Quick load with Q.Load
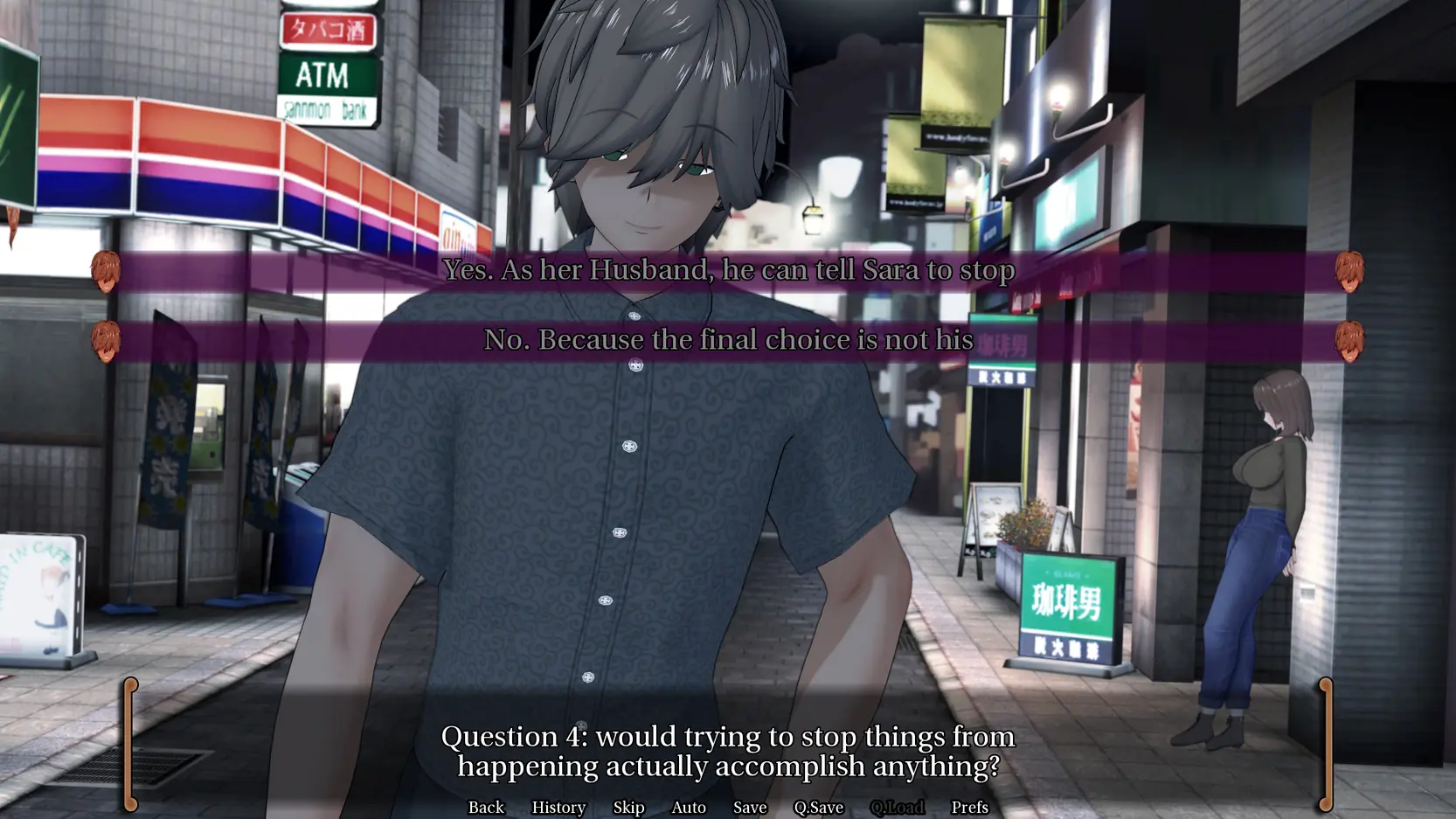1456x819 pixels. (x=897, y=807)
